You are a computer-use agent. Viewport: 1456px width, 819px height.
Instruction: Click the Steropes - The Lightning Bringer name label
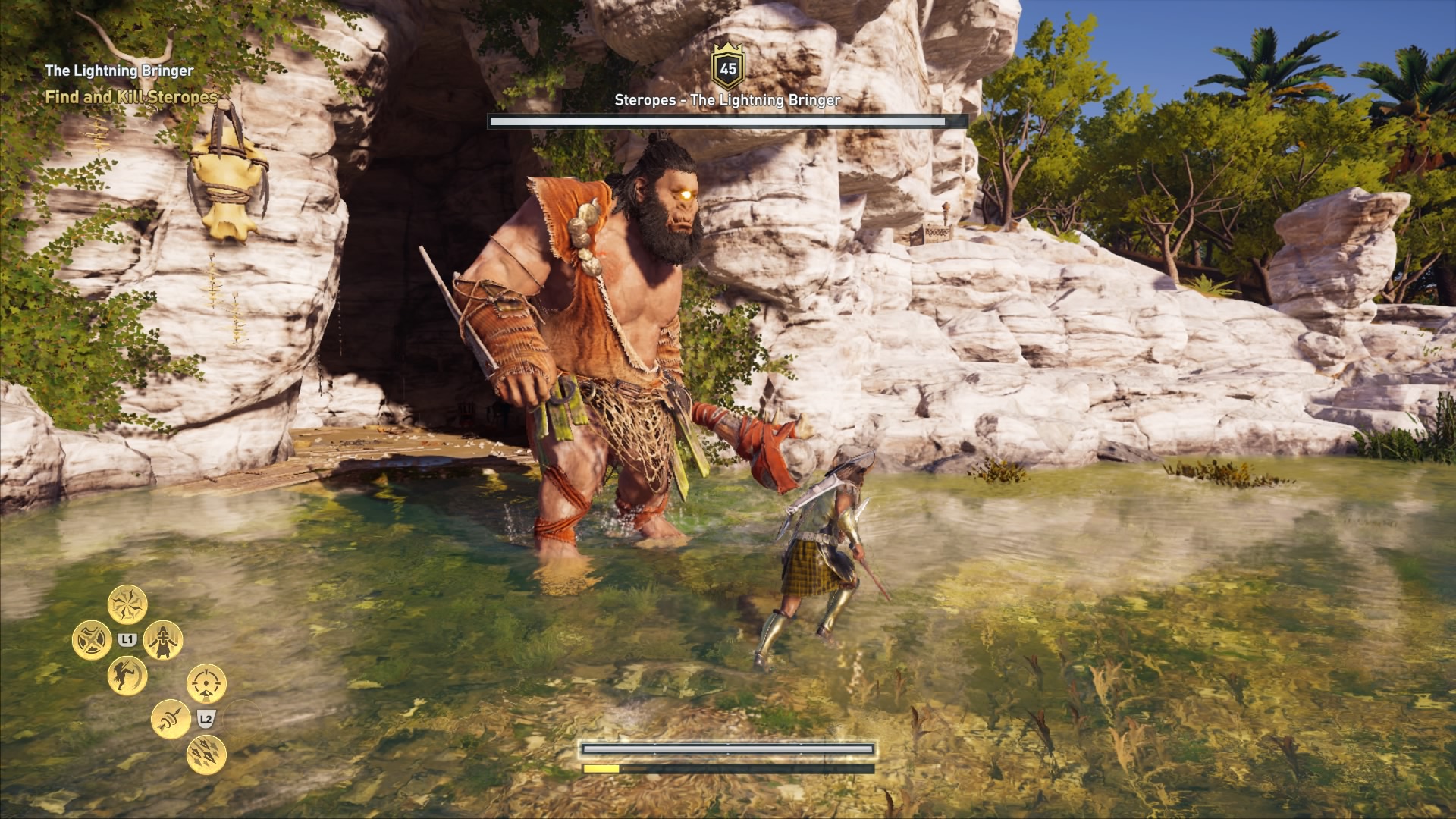tap(727, 99)
